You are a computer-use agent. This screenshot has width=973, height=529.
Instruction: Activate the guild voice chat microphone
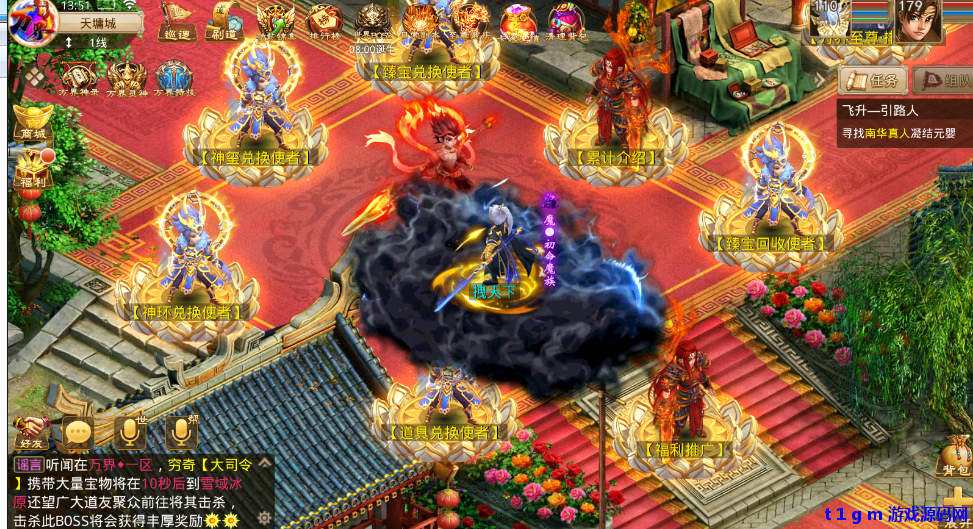(x=180, y=432)
